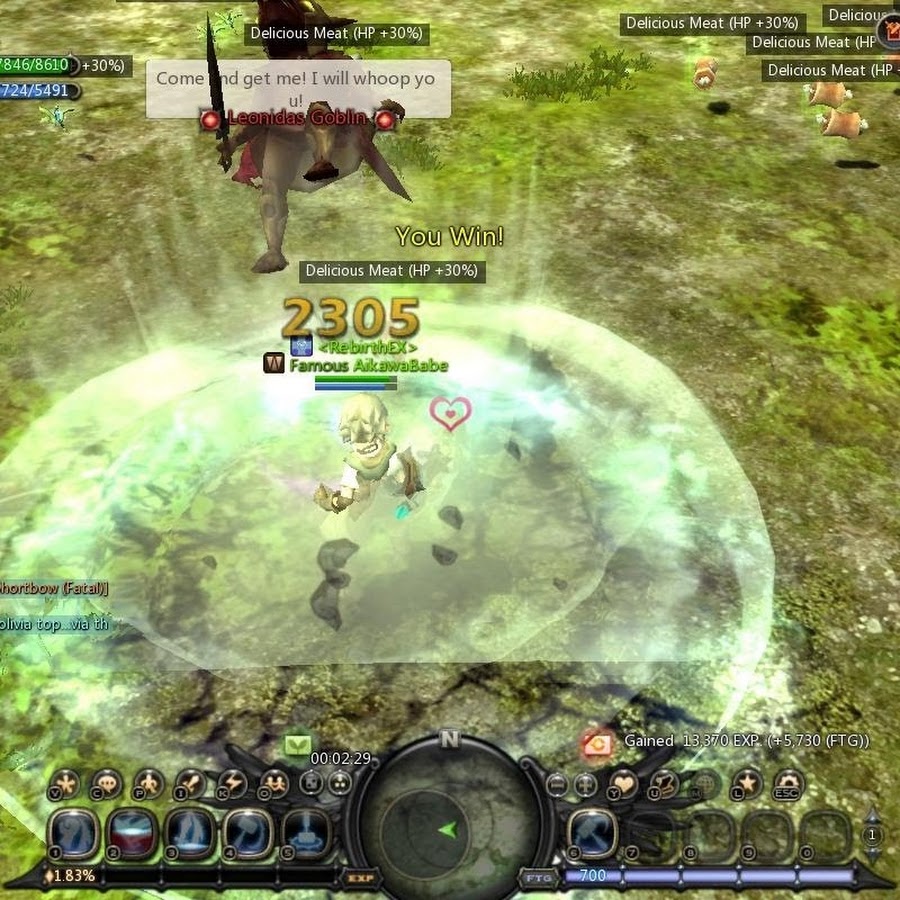
Task: Activate the skill in hotbar slot 1
Action: coord(75,833)
